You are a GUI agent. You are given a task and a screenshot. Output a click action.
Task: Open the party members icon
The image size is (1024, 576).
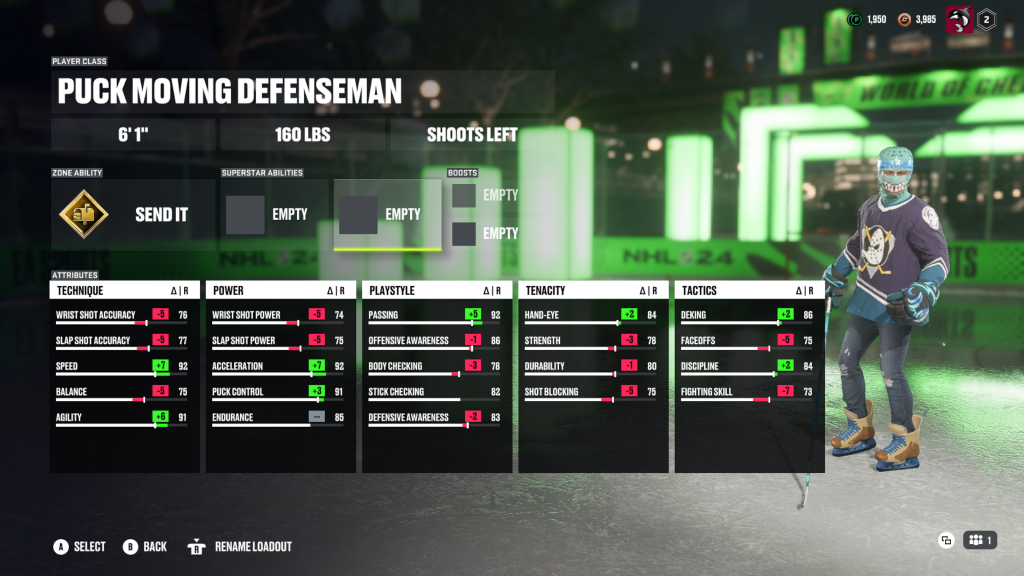tap(980, 541)
